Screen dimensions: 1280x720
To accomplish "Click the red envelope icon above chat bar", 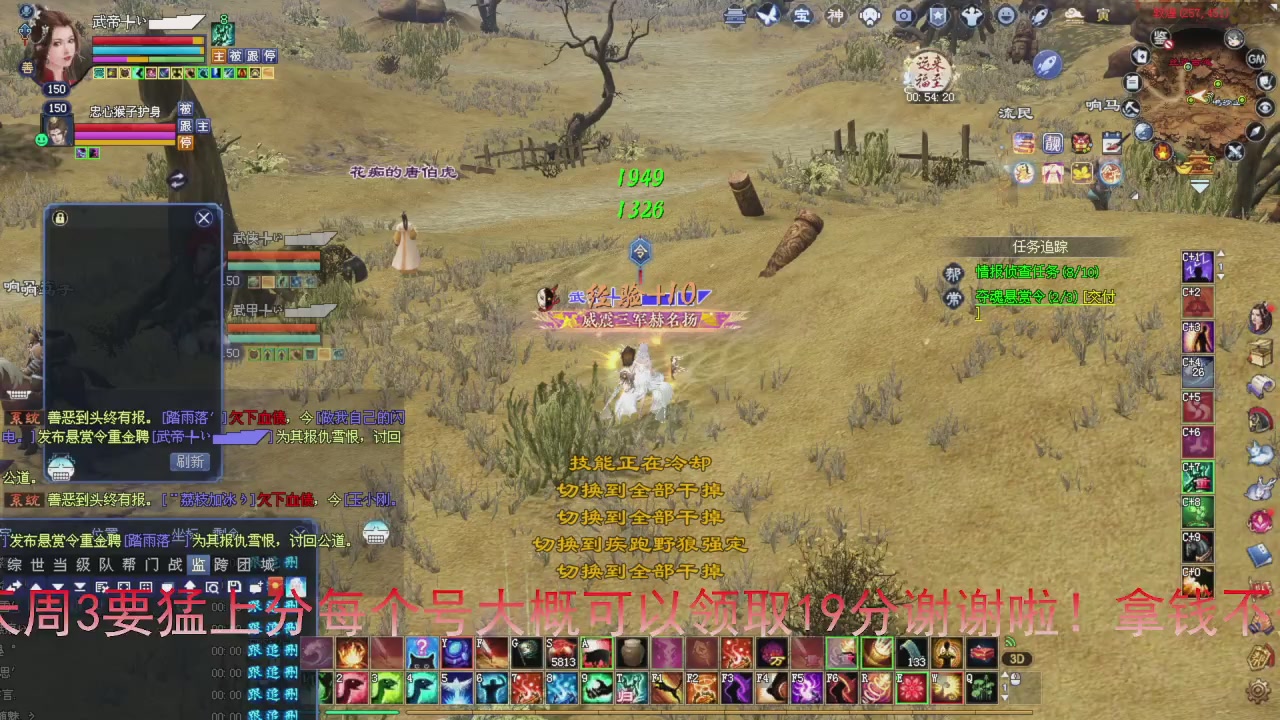I will [275, 586].
